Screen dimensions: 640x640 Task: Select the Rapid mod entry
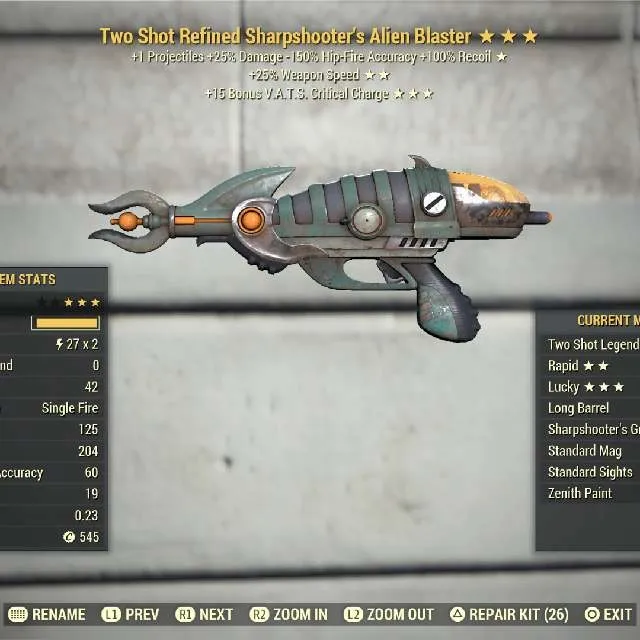[x=579, y=366]
